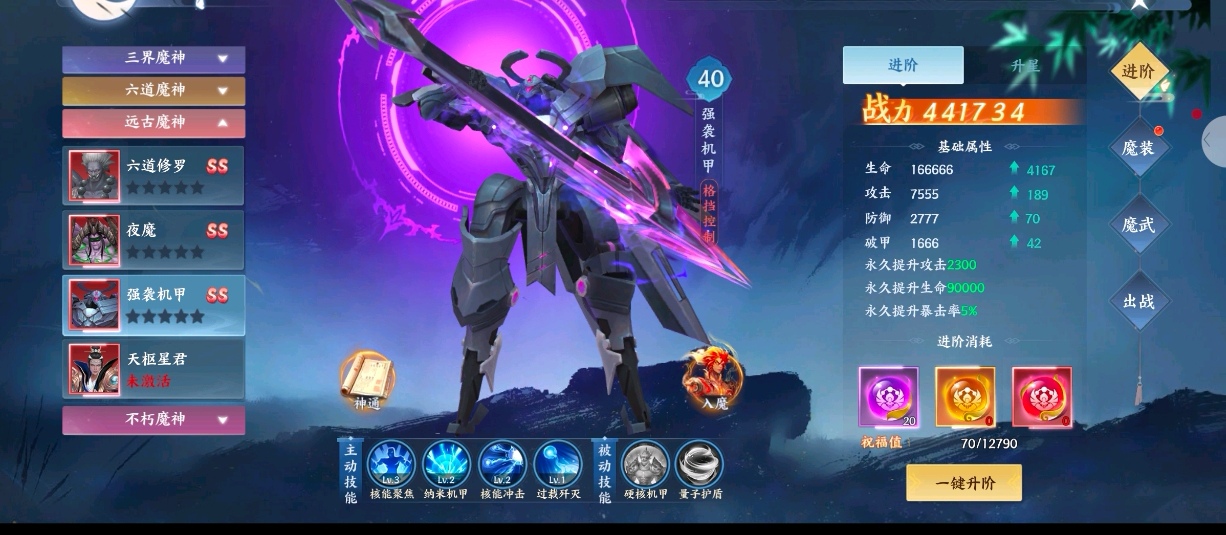Select the purple lotus material slot
1226x535 pixels.
click(x=888, y=397)
